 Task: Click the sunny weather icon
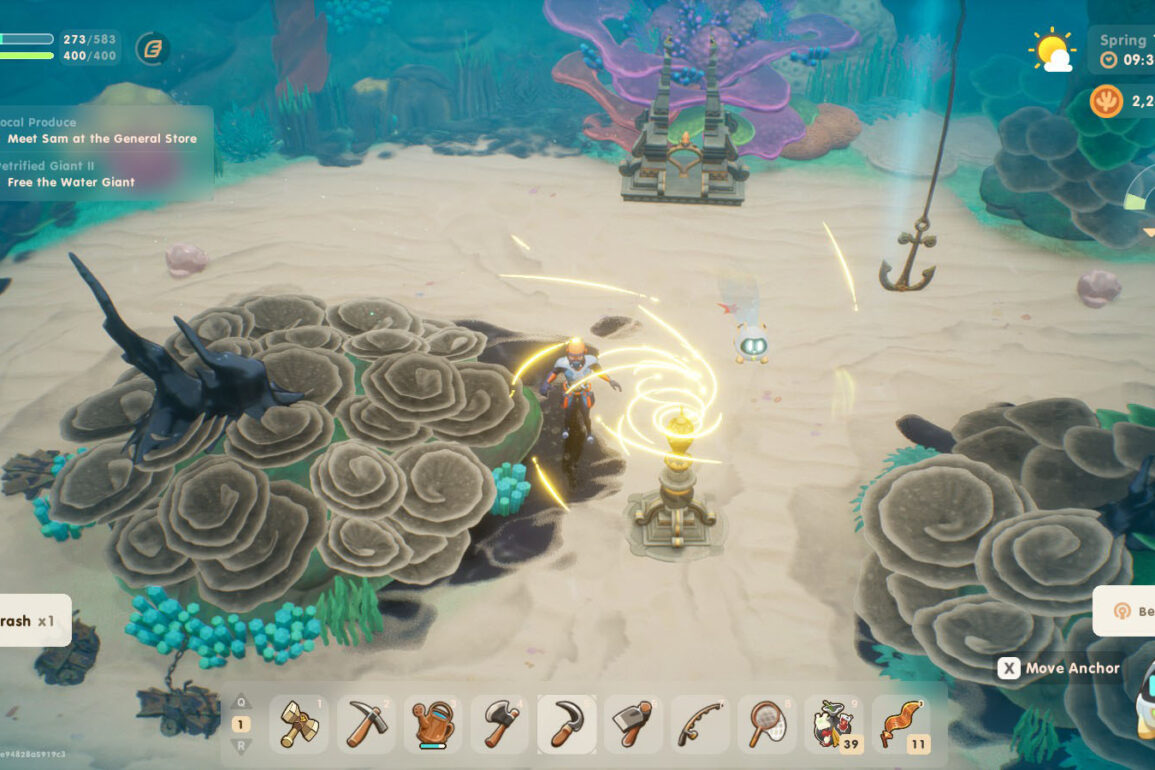[1052, 50]
